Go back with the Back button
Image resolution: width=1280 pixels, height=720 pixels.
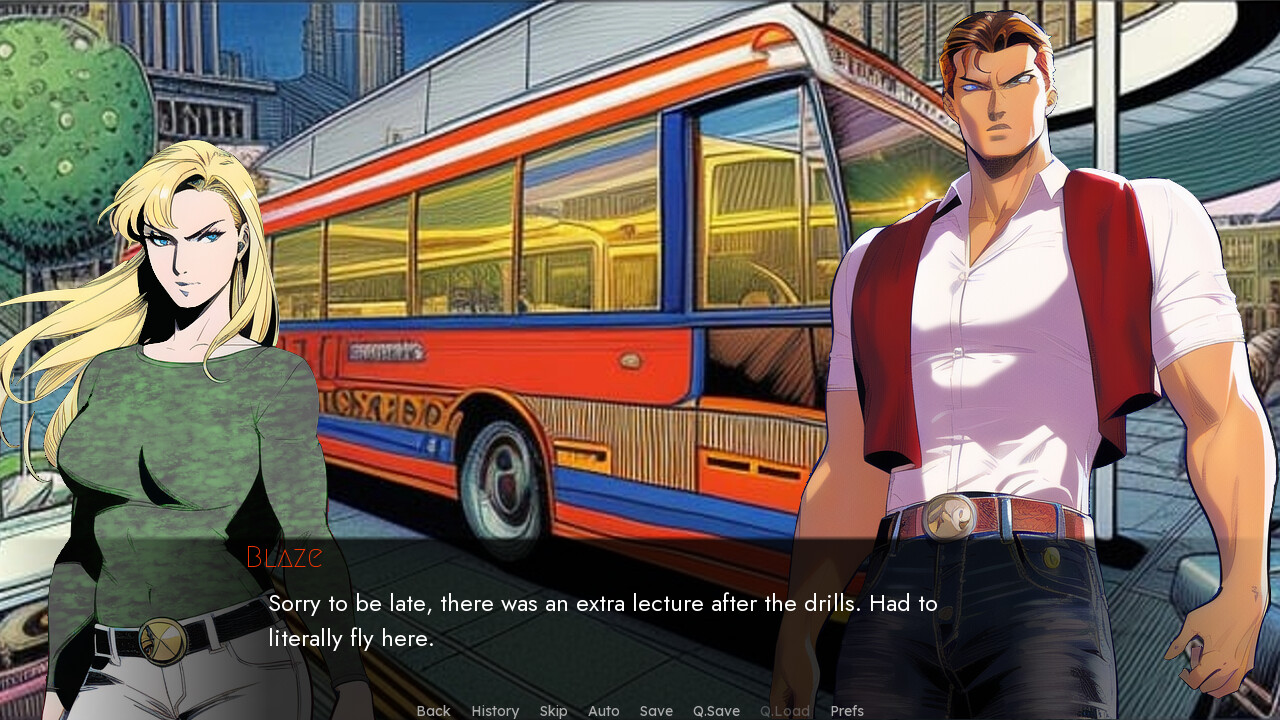pyautogui.click(x=433, y=711)
